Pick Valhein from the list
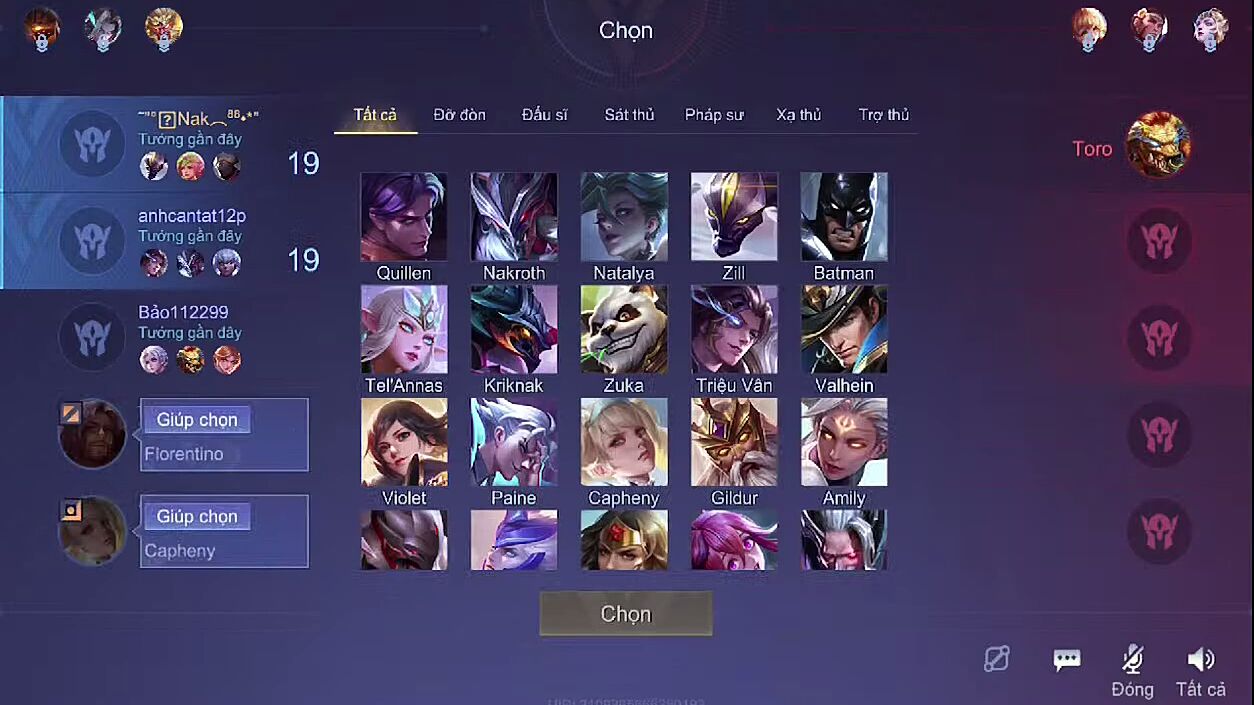This screenshot has height=705, width=1254. click(844, 330)
